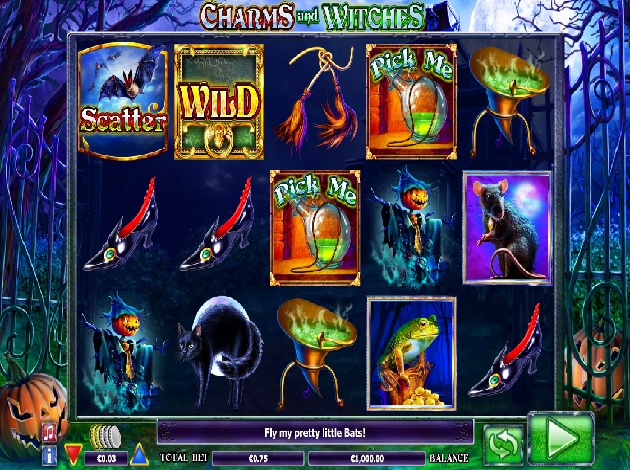This screenshot has width=630, height=470.
Task: Decrease coin value with the red down arrow
Action: pos(71,456)
